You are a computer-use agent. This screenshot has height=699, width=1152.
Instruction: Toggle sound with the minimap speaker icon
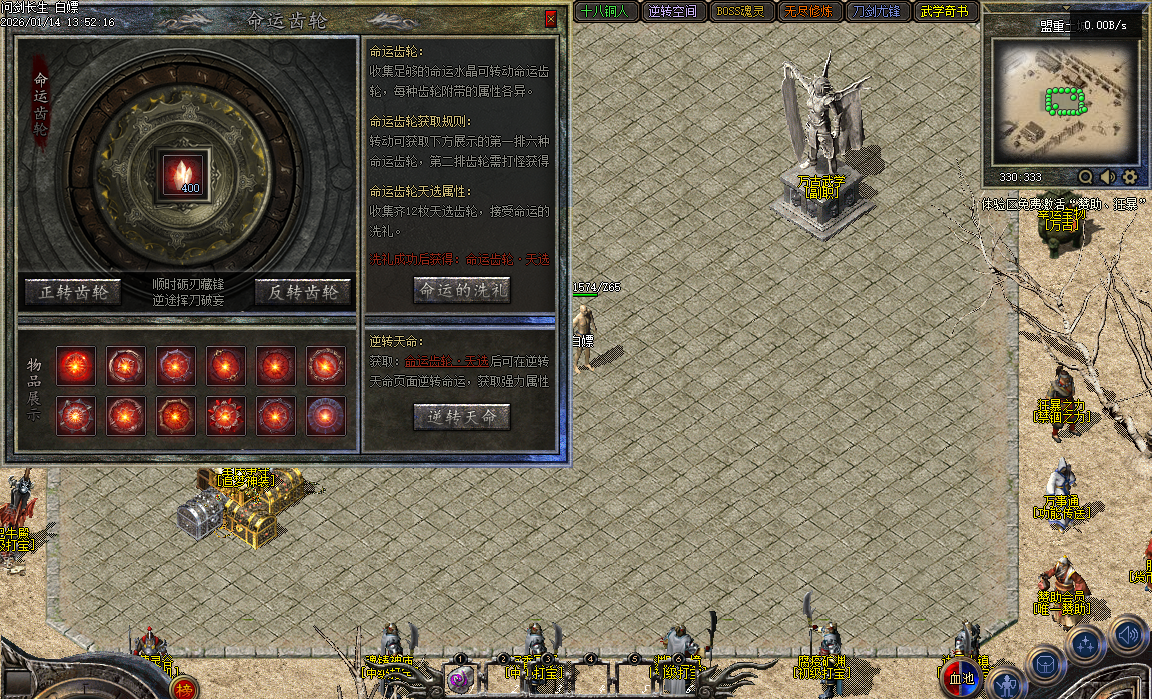coord(1107,177)
